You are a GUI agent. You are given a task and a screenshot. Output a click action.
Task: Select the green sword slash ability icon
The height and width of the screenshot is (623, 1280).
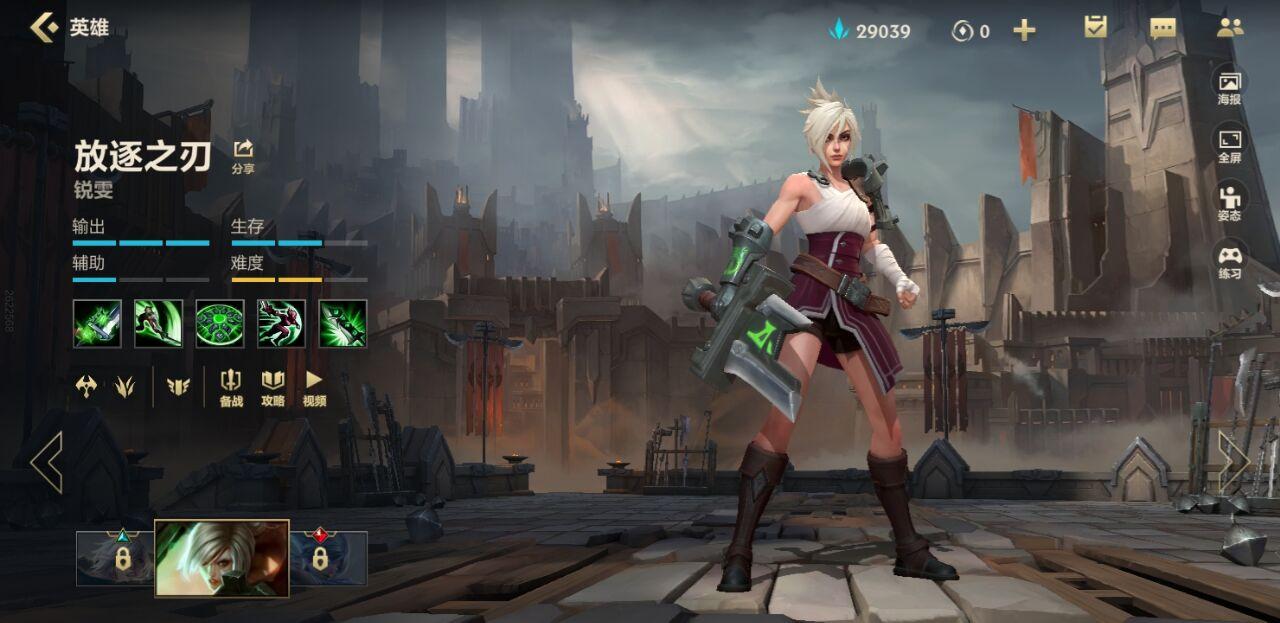point(159,324)
